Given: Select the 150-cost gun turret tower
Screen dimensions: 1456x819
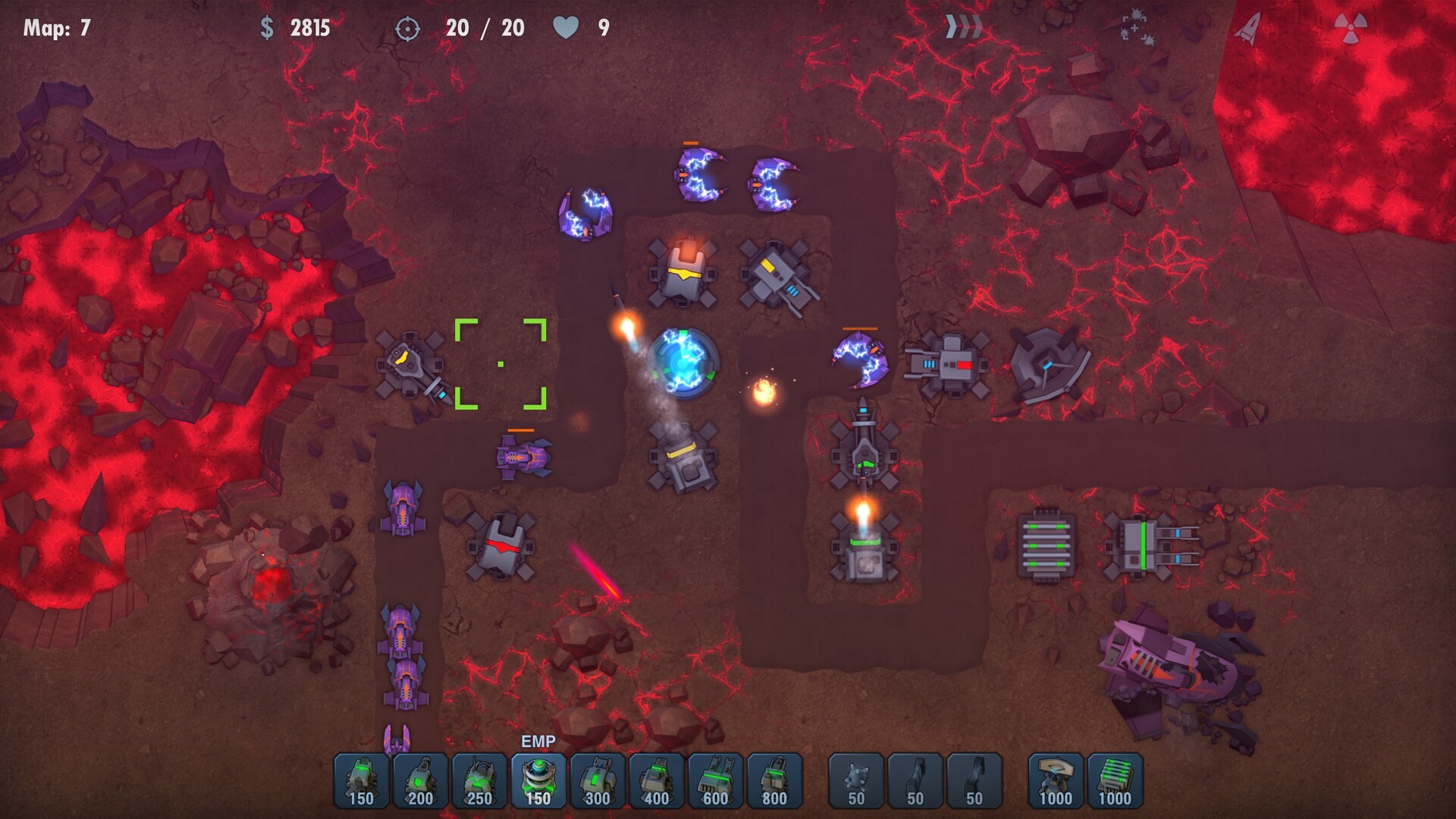Looking at the screenshot, I should (x=362, y=781).
